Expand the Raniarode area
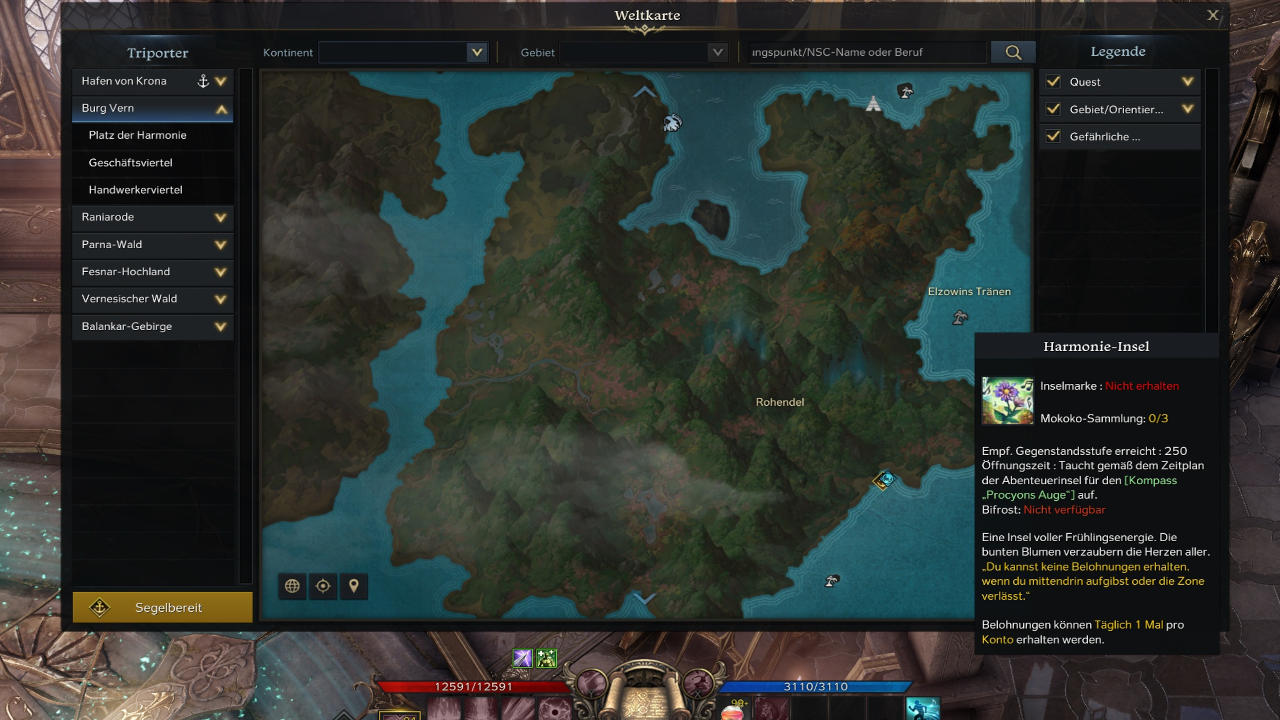 [221, 217]
